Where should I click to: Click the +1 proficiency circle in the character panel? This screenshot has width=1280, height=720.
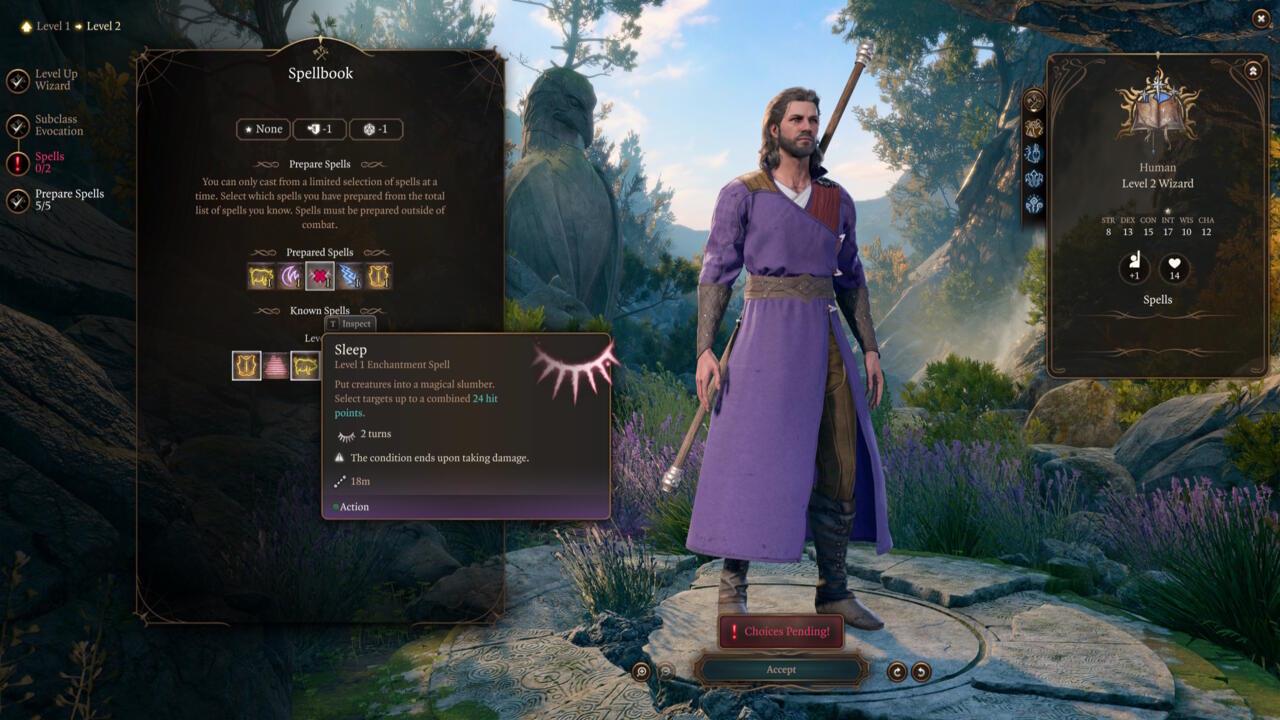coord(1134,268)
